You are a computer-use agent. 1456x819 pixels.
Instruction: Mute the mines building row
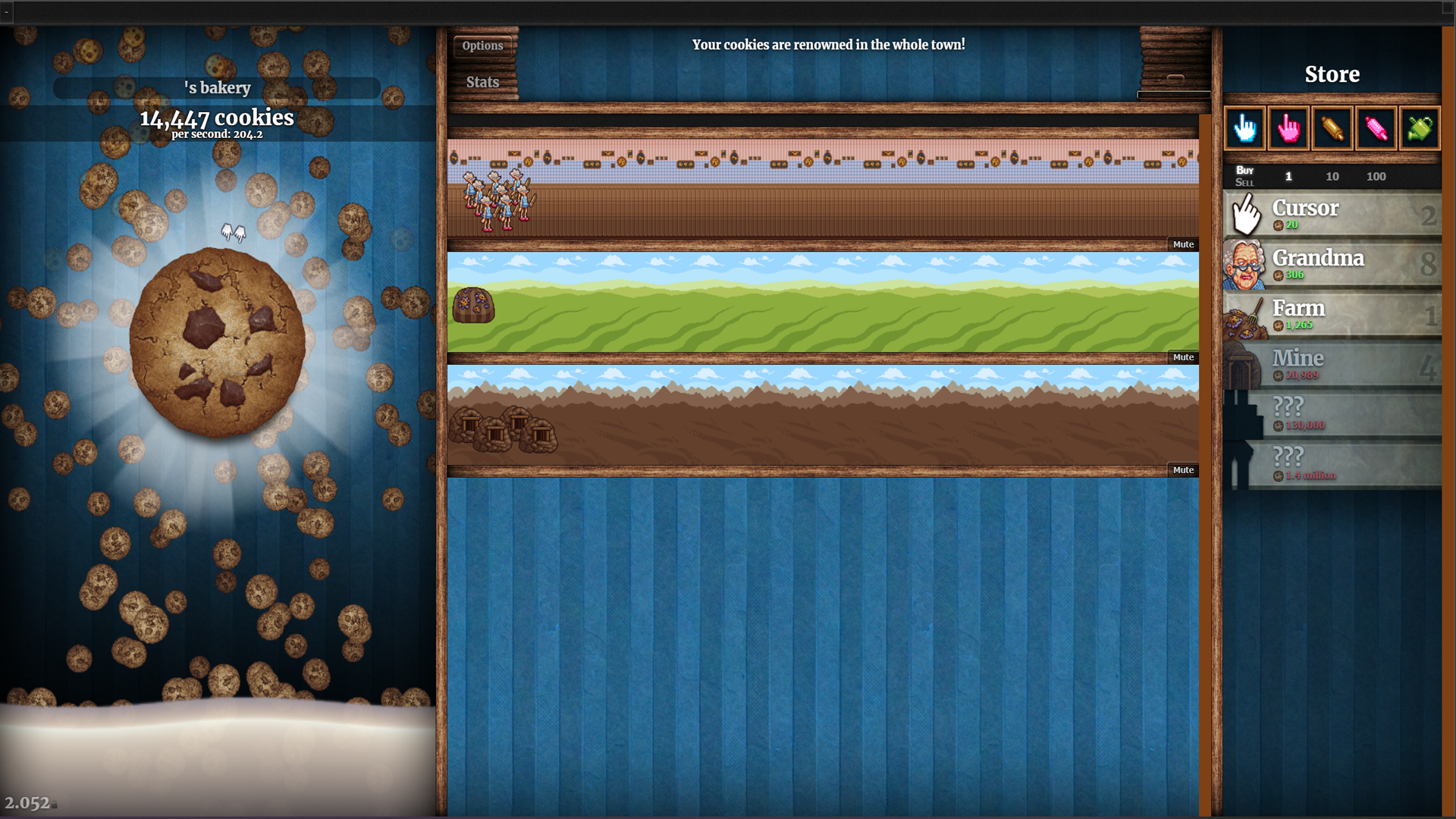click(x=1183, y=469)
